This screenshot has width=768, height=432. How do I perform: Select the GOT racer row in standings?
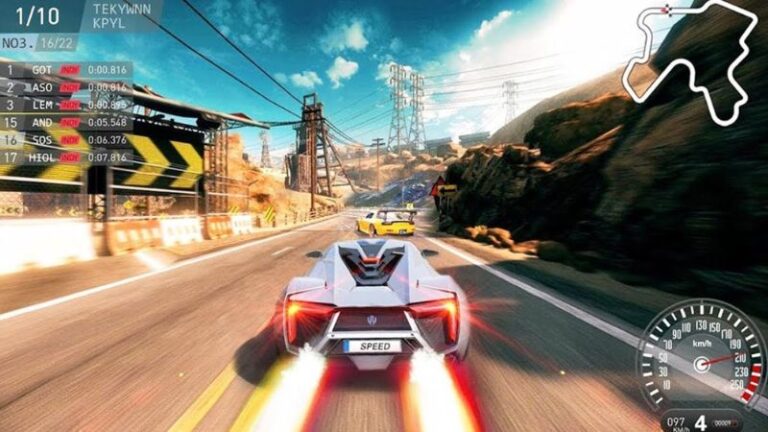pyautogui.click(x=66, y=70)
